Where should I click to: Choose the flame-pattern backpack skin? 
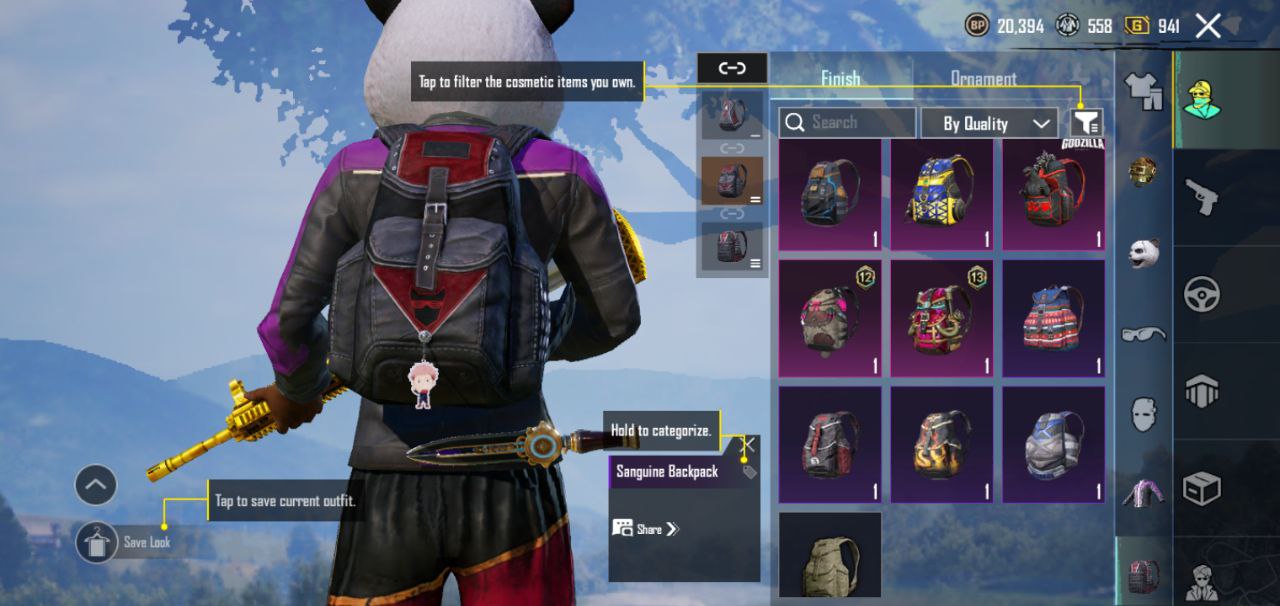coord(941,444)
